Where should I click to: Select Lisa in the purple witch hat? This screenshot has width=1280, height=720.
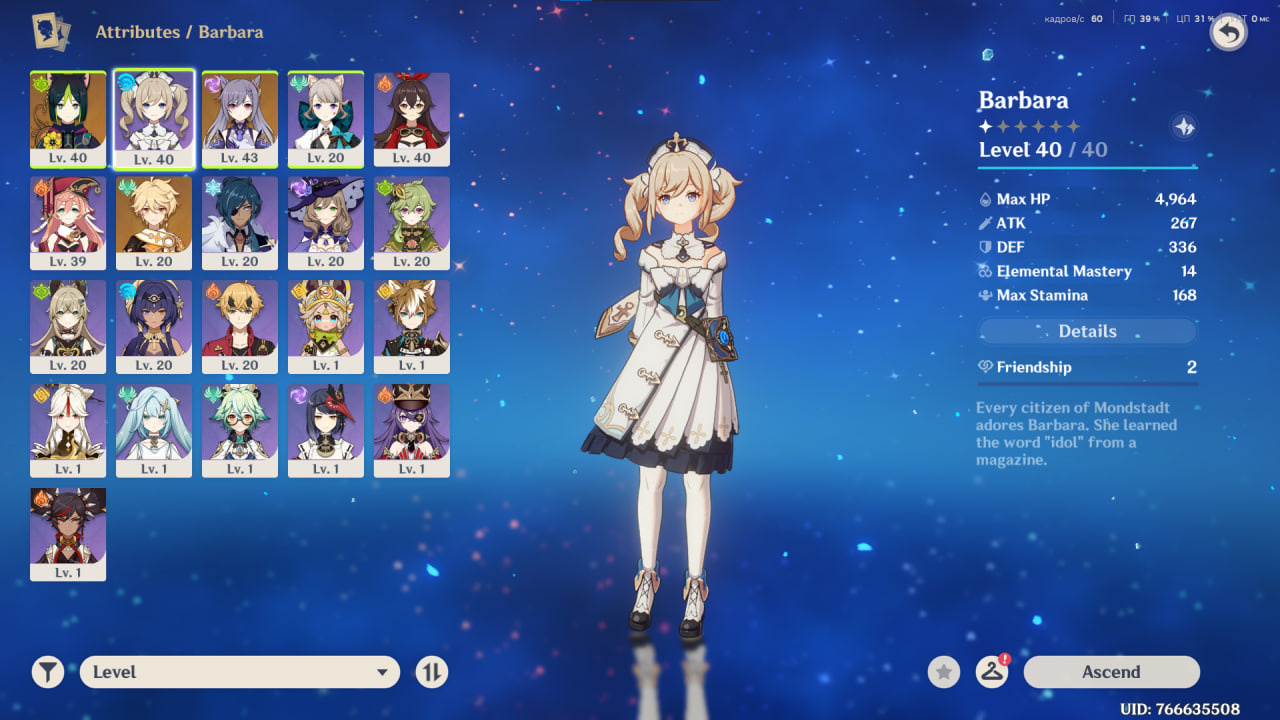click(326, 222)
